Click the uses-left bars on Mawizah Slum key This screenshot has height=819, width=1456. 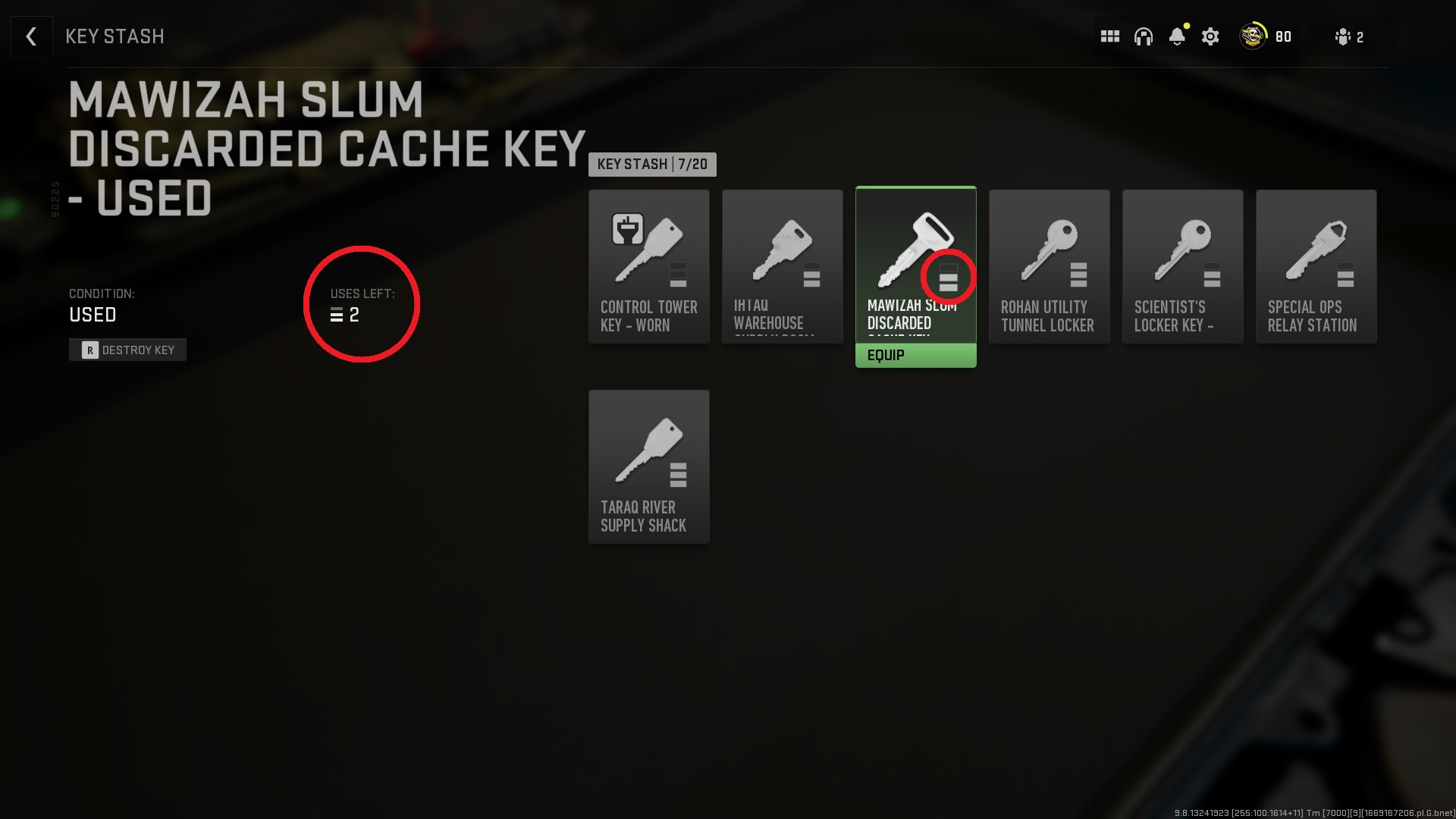[x=948, y=276]
